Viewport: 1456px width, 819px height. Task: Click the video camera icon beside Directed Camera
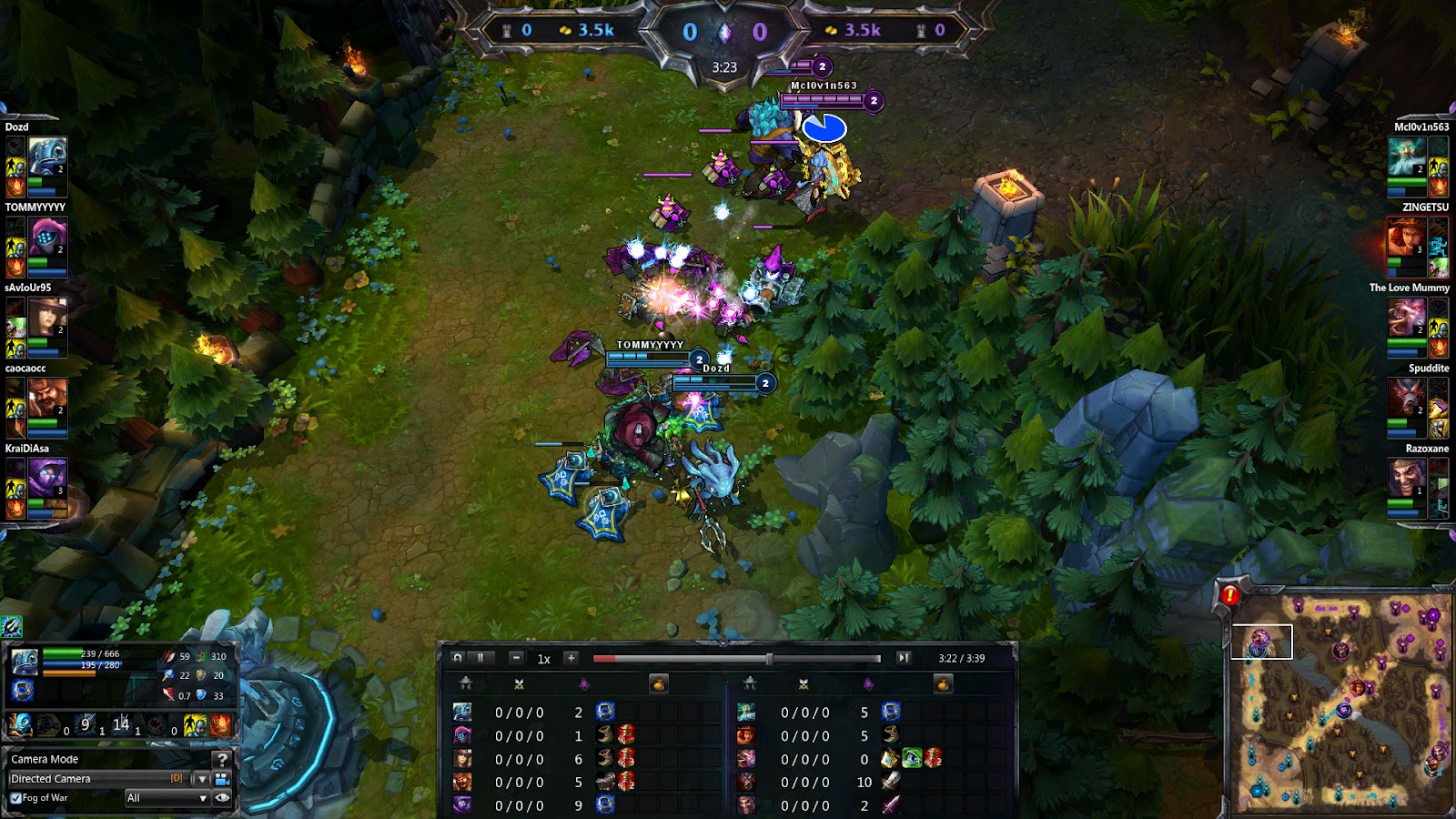click(222, 781)
